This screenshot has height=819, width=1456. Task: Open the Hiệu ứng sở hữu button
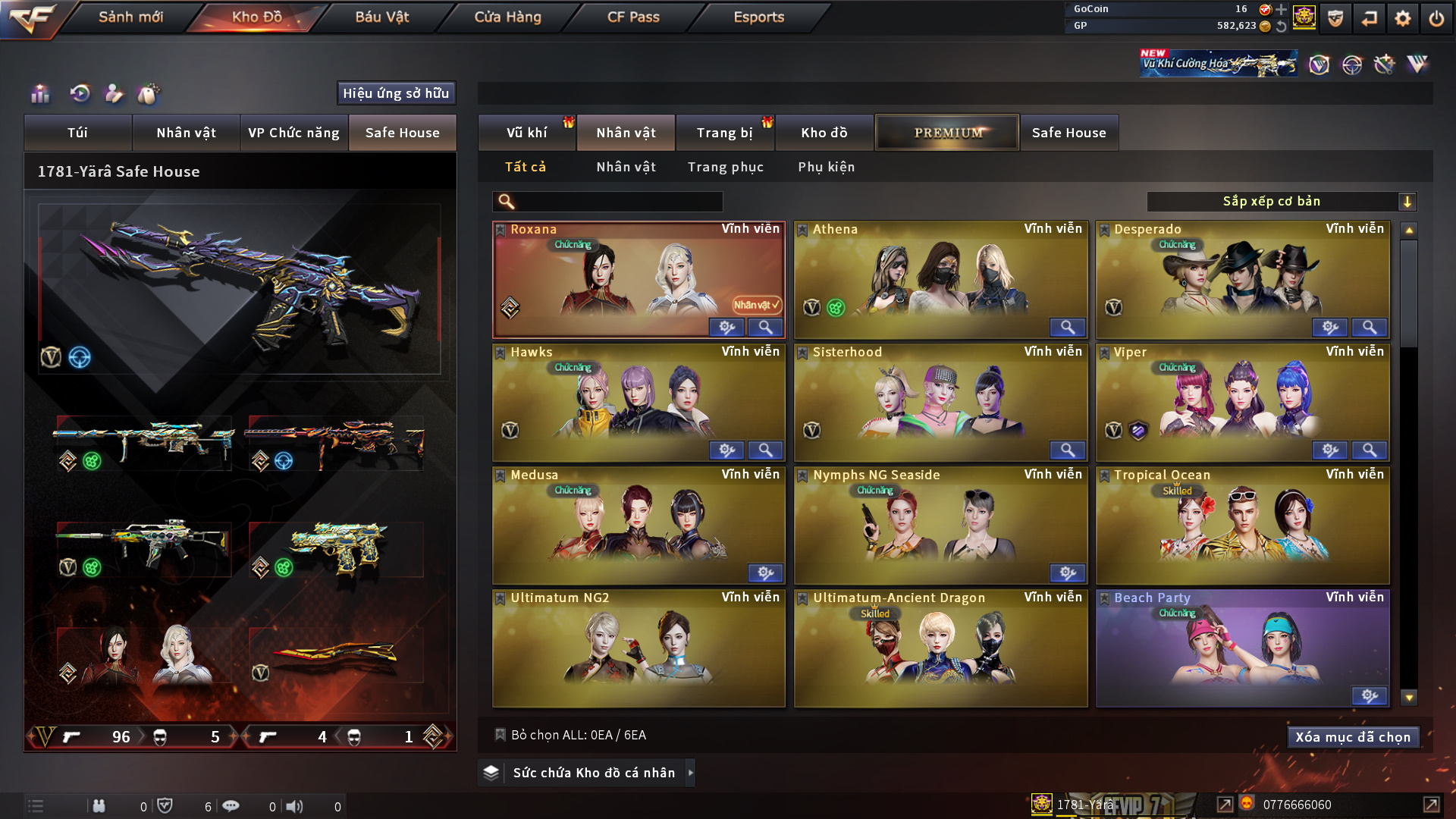(396, 93)
